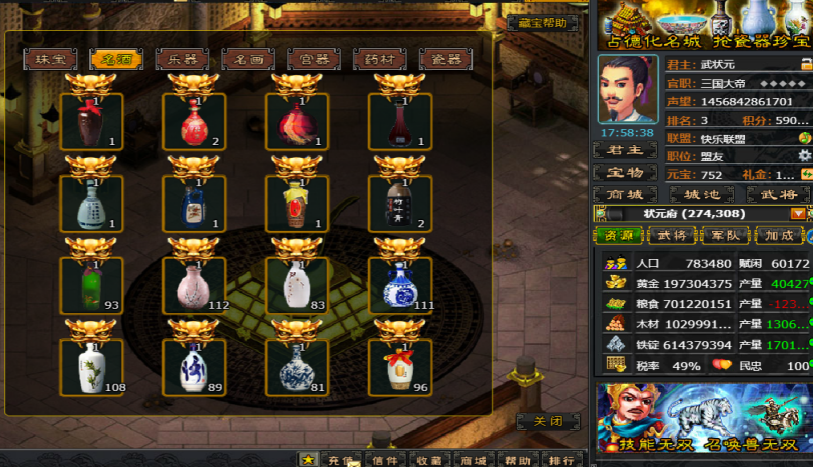Screen dimensions: 813x467
Task: Switch to the 药材 tab
Action: tap(380, 59)
